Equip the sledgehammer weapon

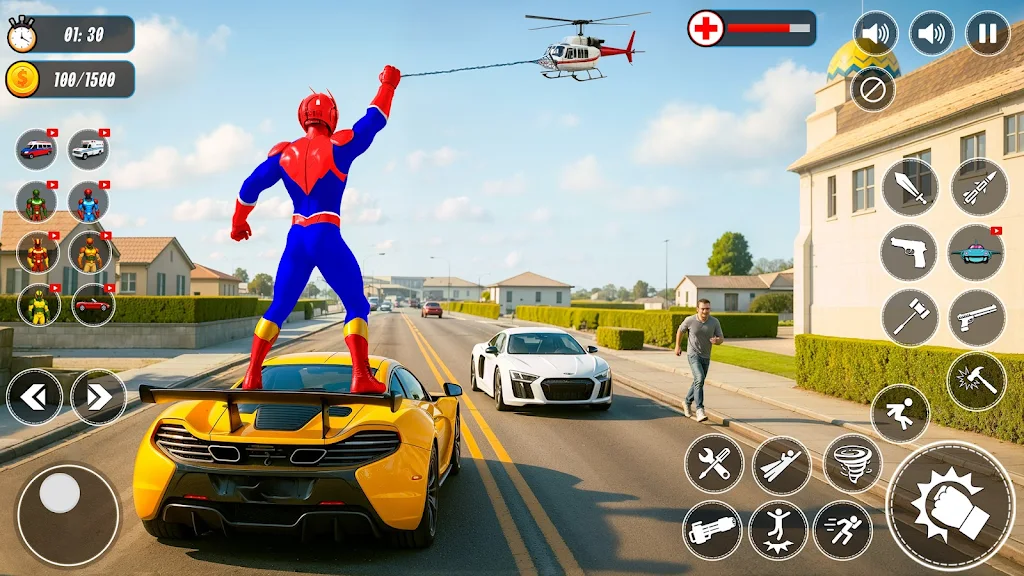click(x=909, y=318)
